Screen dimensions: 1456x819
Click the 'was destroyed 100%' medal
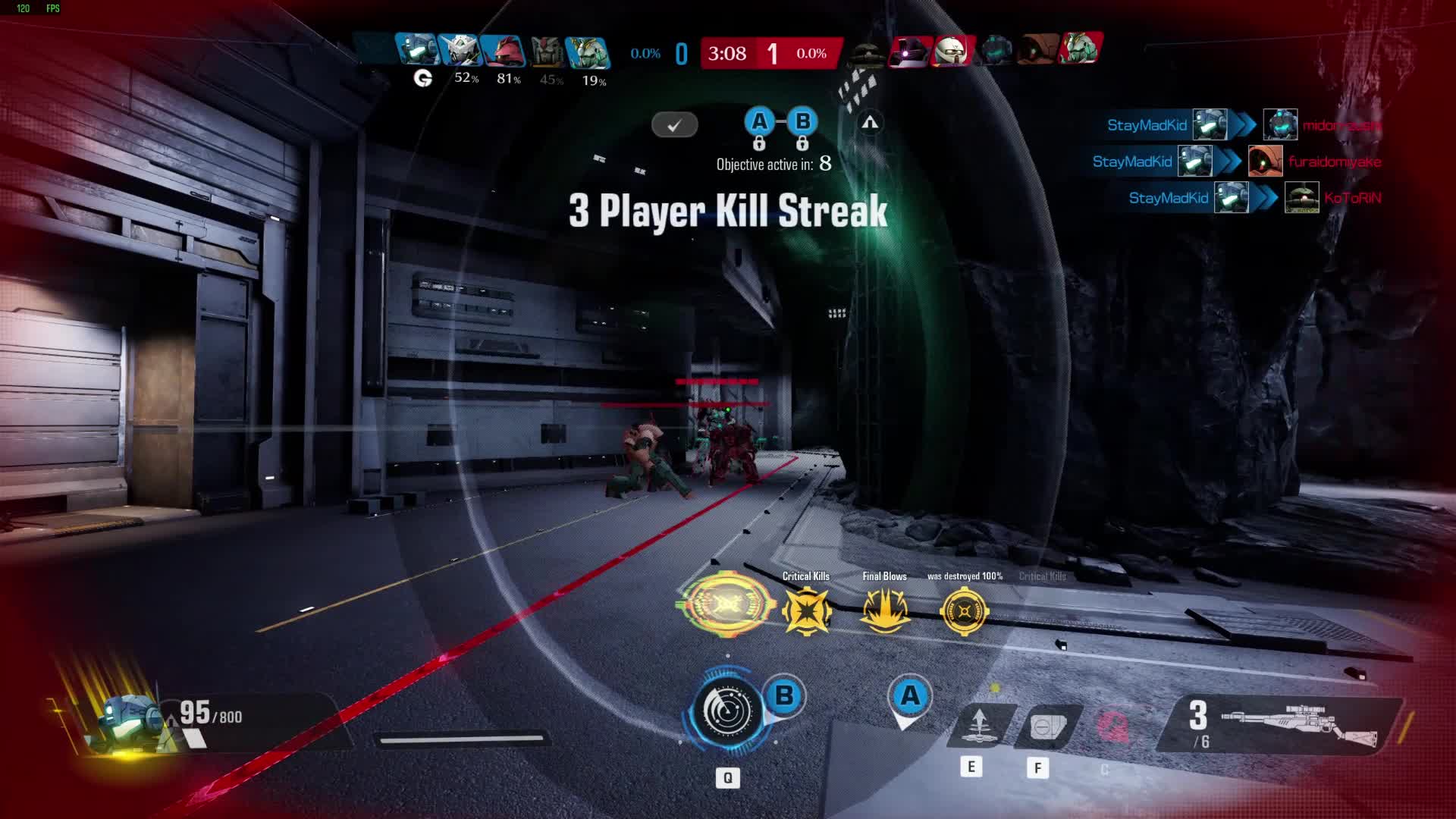964,610
